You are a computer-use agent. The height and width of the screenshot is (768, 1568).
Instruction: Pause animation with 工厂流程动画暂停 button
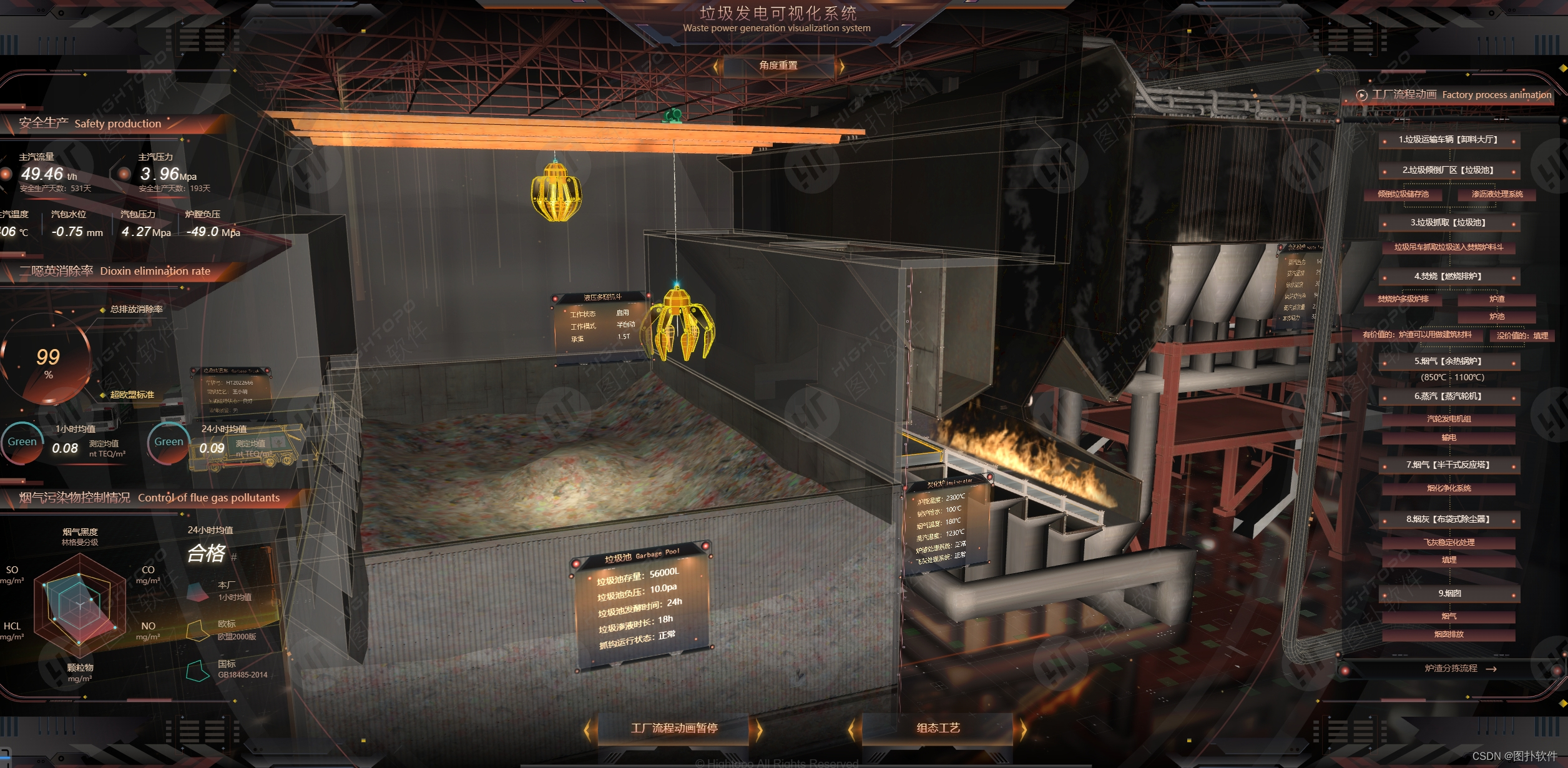(674, 728)
